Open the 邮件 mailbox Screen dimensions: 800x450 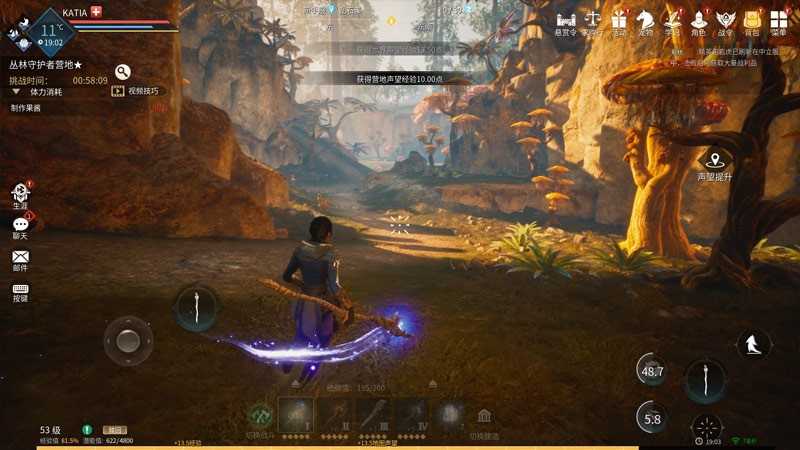[x=20, y=258]
